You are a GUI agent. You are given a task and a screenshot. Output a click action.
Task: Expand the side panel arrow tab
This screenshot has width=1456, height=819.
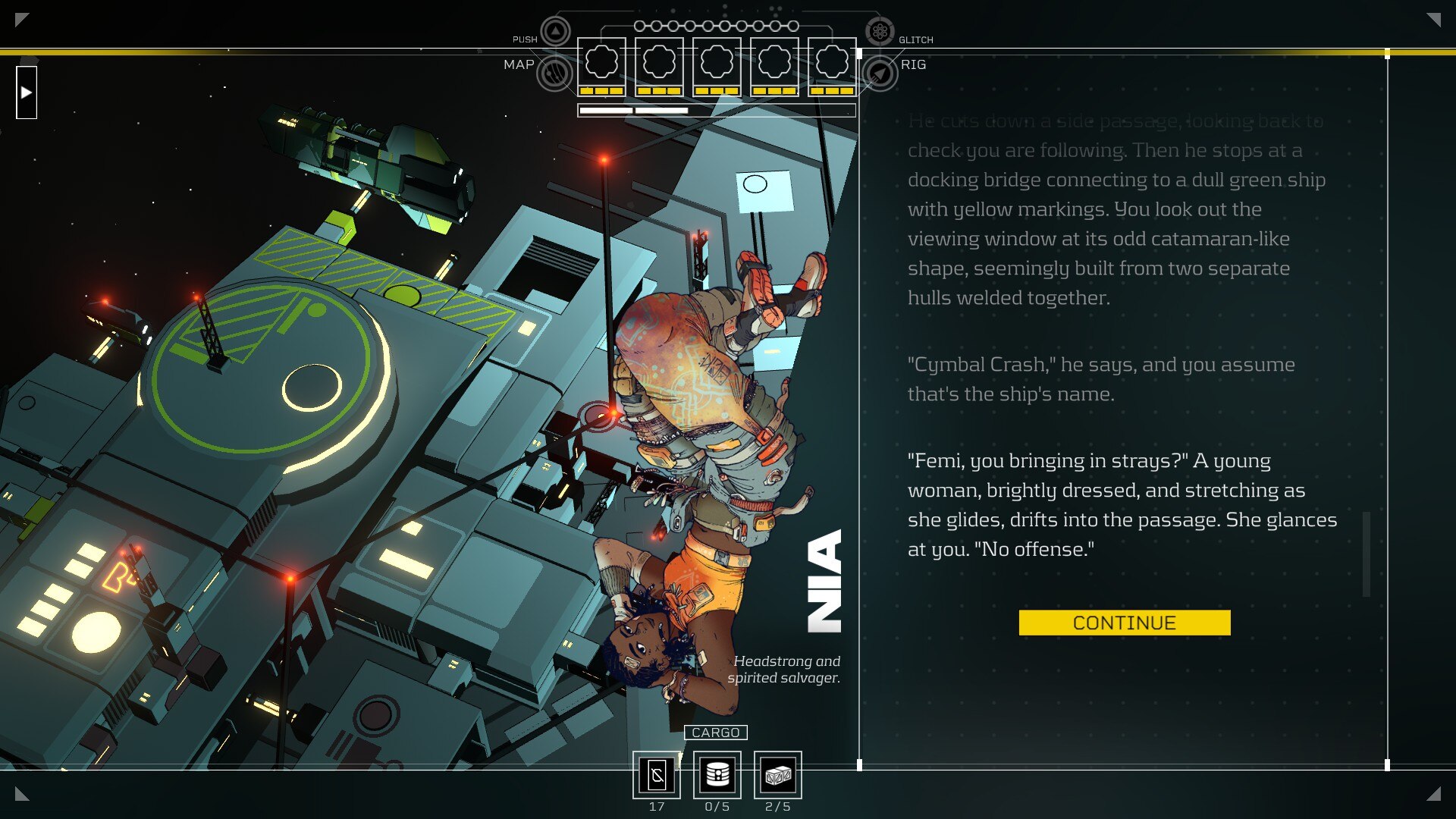point(27,93)
